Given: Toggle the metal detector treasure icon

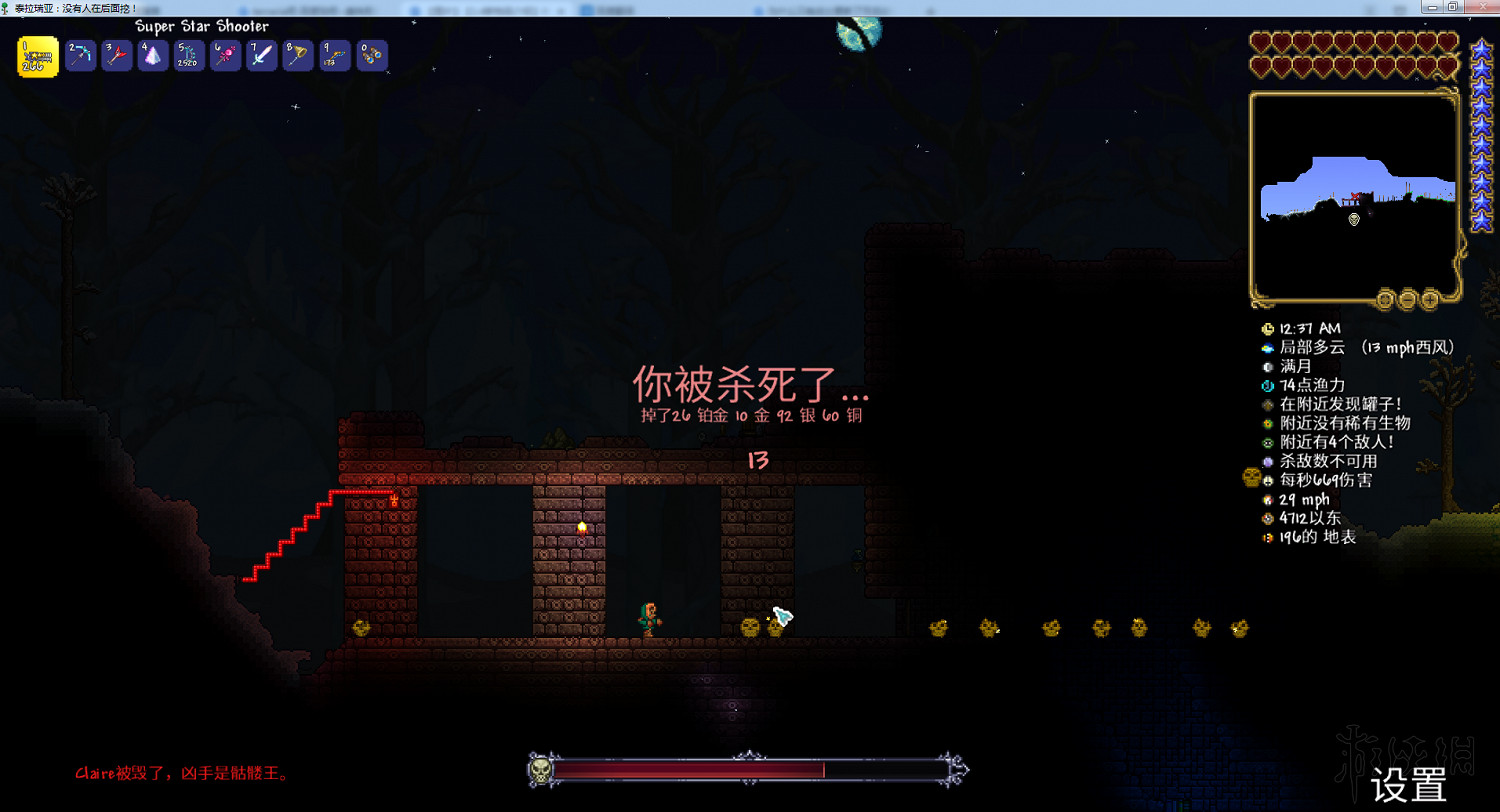Looking at the screenshot, I should [x=1266, y=404].
